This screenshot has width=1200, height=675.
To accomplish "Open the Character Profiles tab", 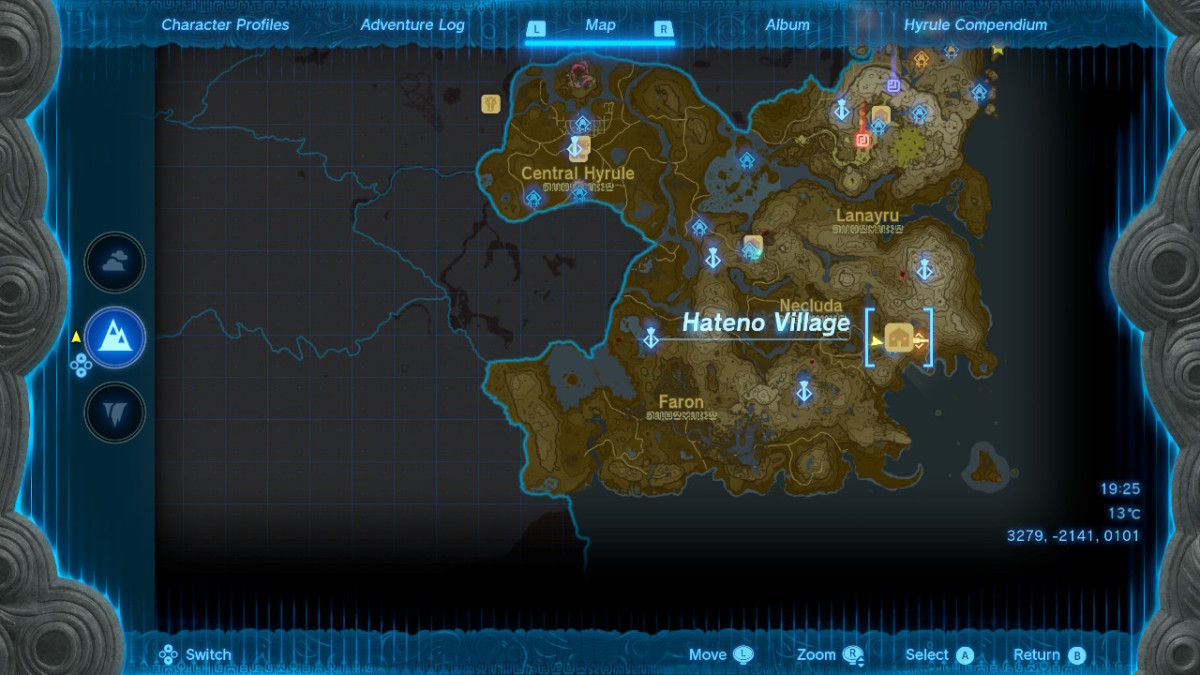I will [x=225, y=25].
